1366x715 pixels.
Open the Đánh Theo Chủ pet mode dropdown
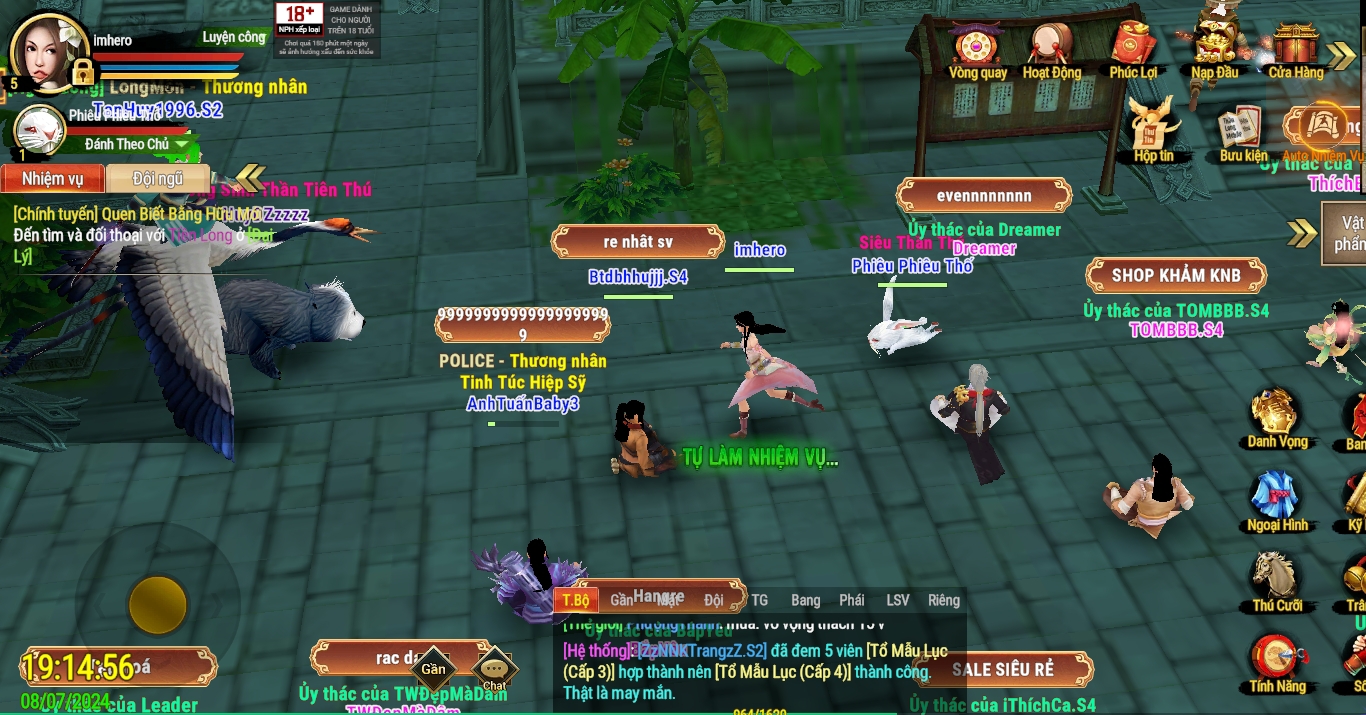click(x=180, y=145)
